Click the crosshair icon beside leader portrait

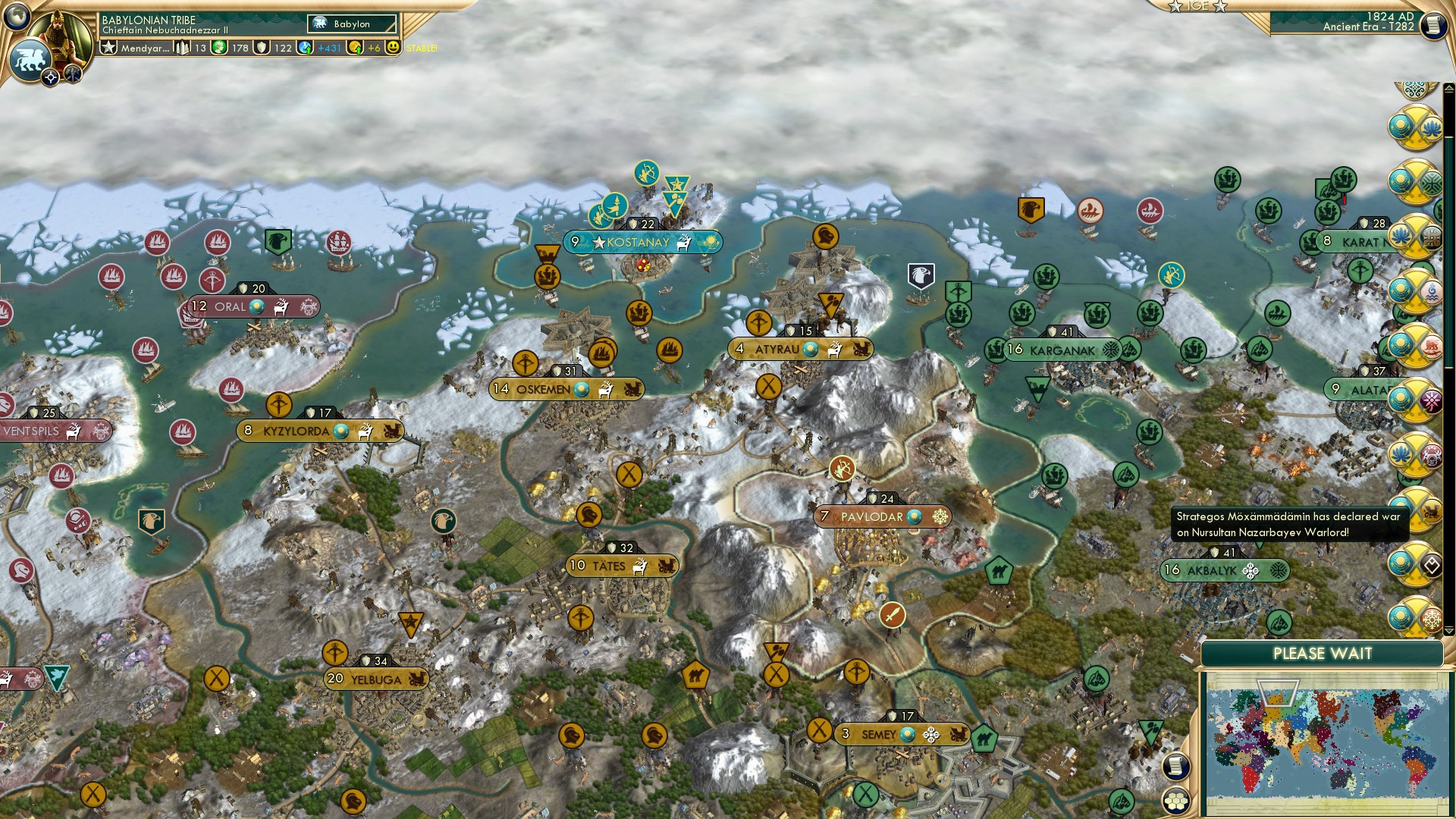50,78
